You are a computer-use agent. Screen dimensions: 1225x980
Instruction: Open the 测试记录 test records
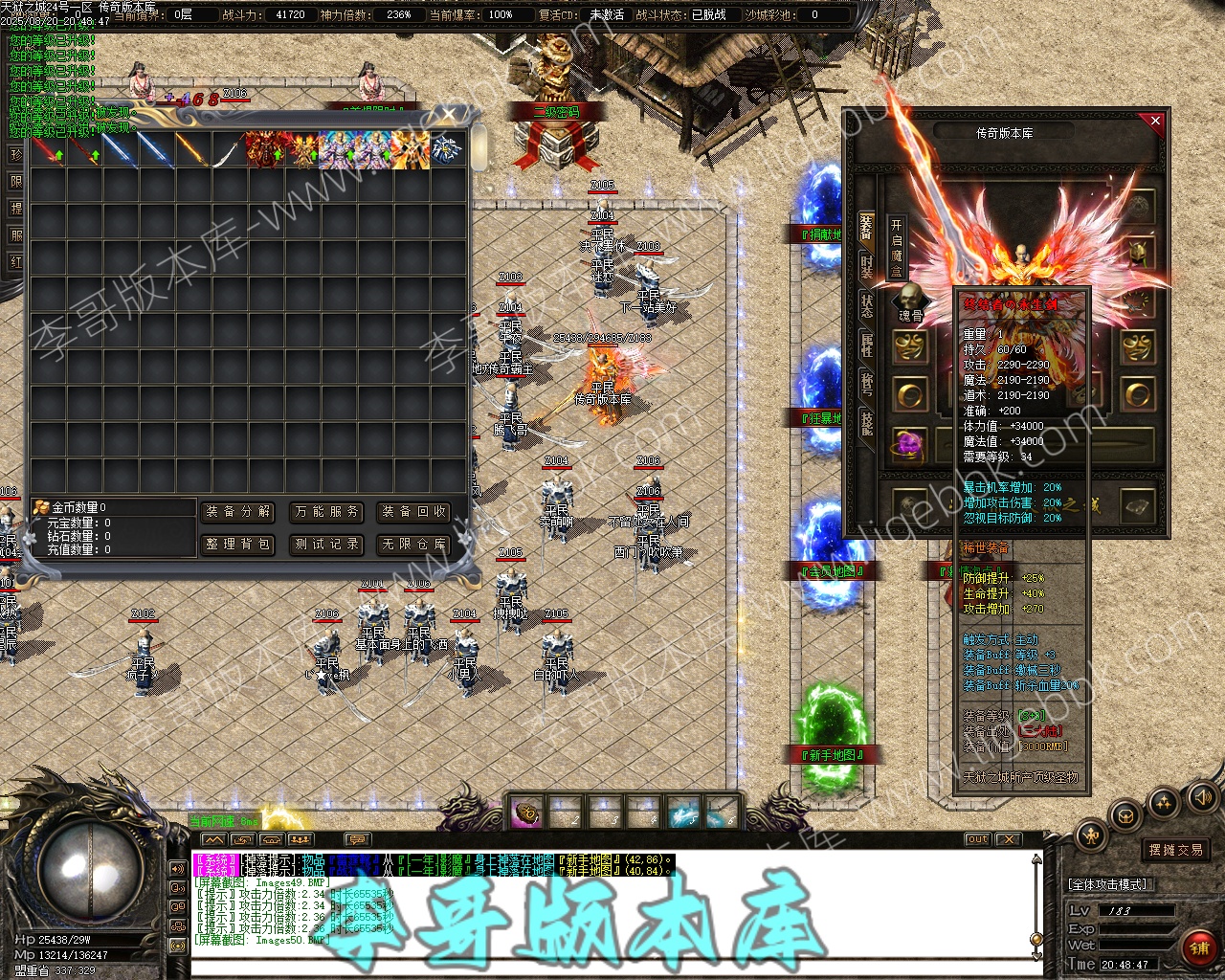click(x=327, y=545)
